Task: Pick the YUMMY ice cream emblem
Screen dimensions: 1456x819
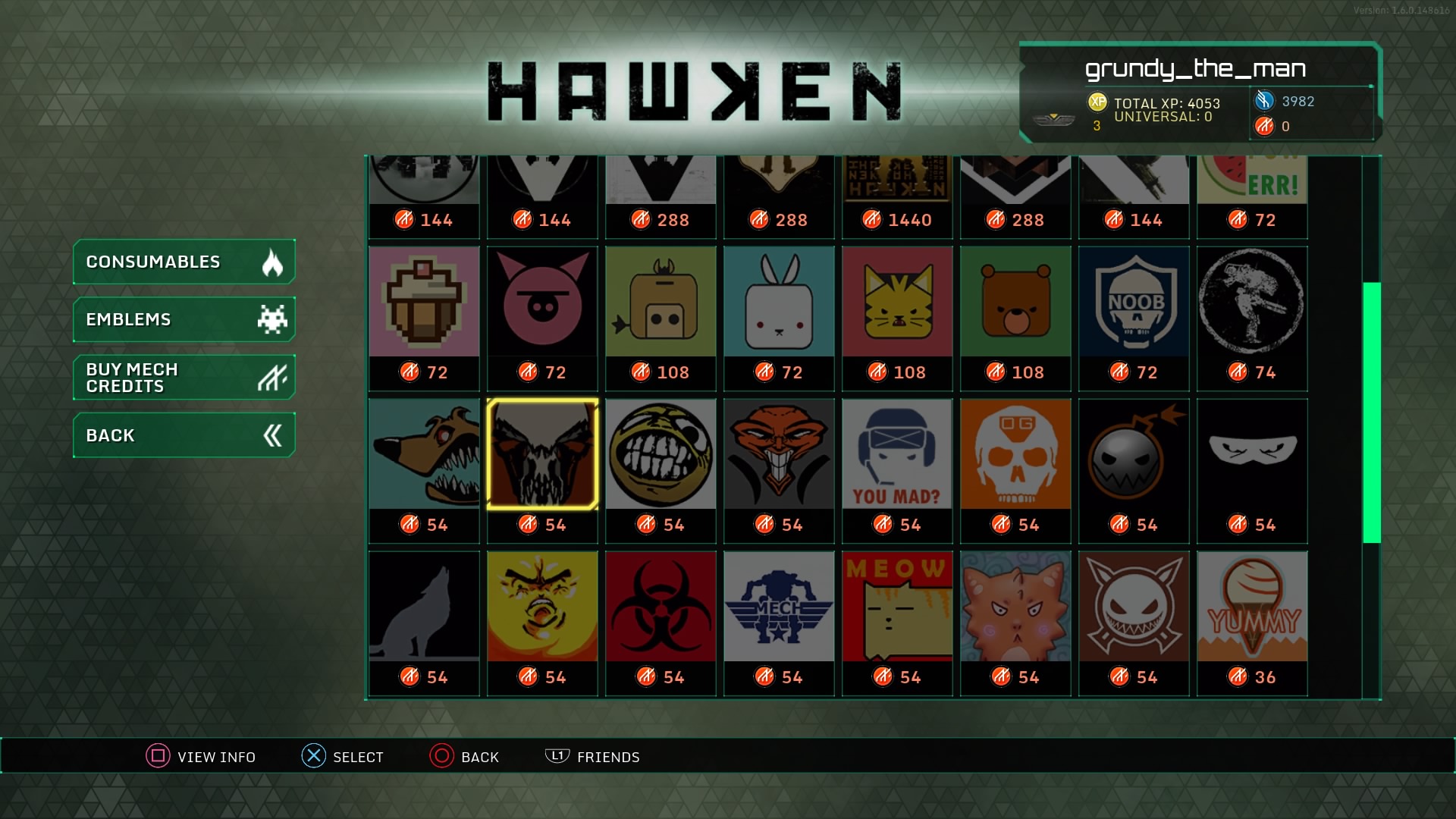Action: coord(1252,605)
